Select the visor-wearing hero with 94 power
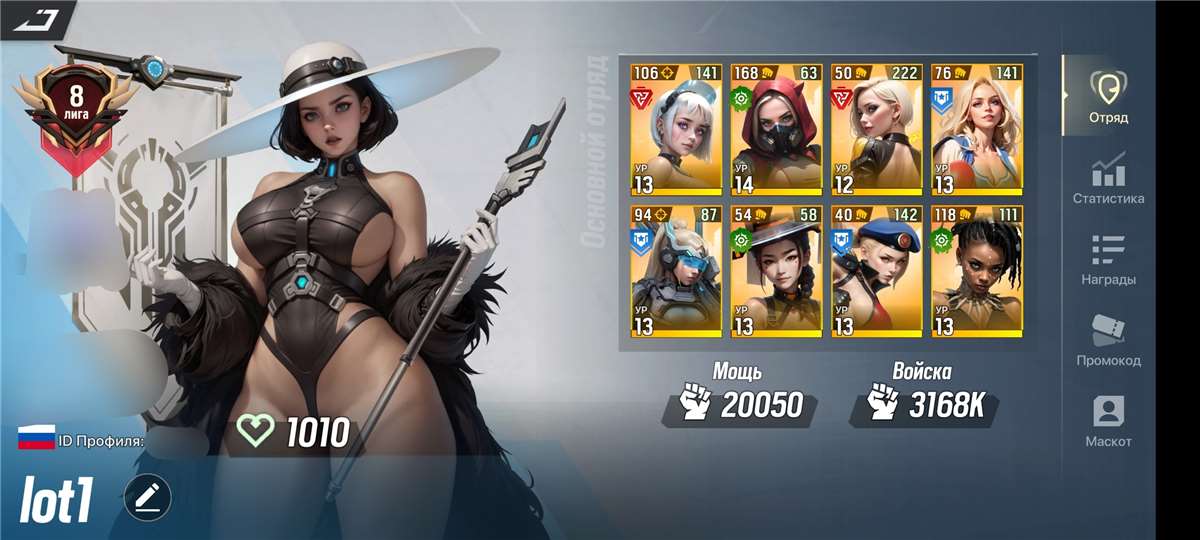Viewport: 1200px width, 540px height. click(x=676, y=271)
